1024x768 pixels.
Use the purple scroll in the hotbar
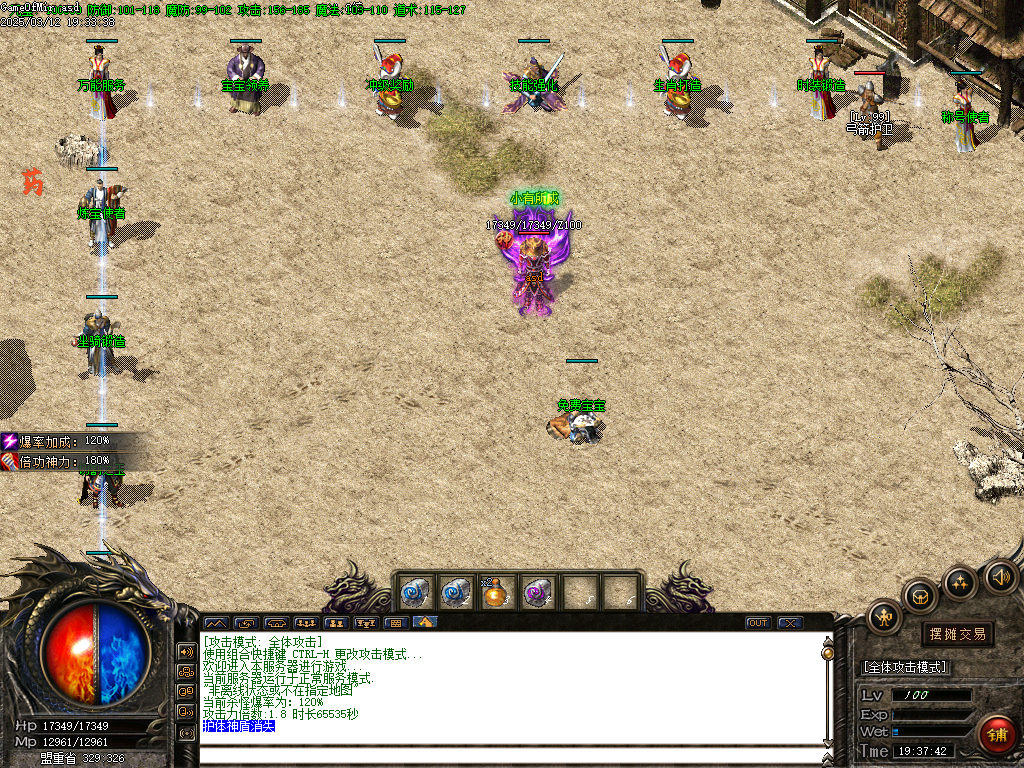(537, 593)
